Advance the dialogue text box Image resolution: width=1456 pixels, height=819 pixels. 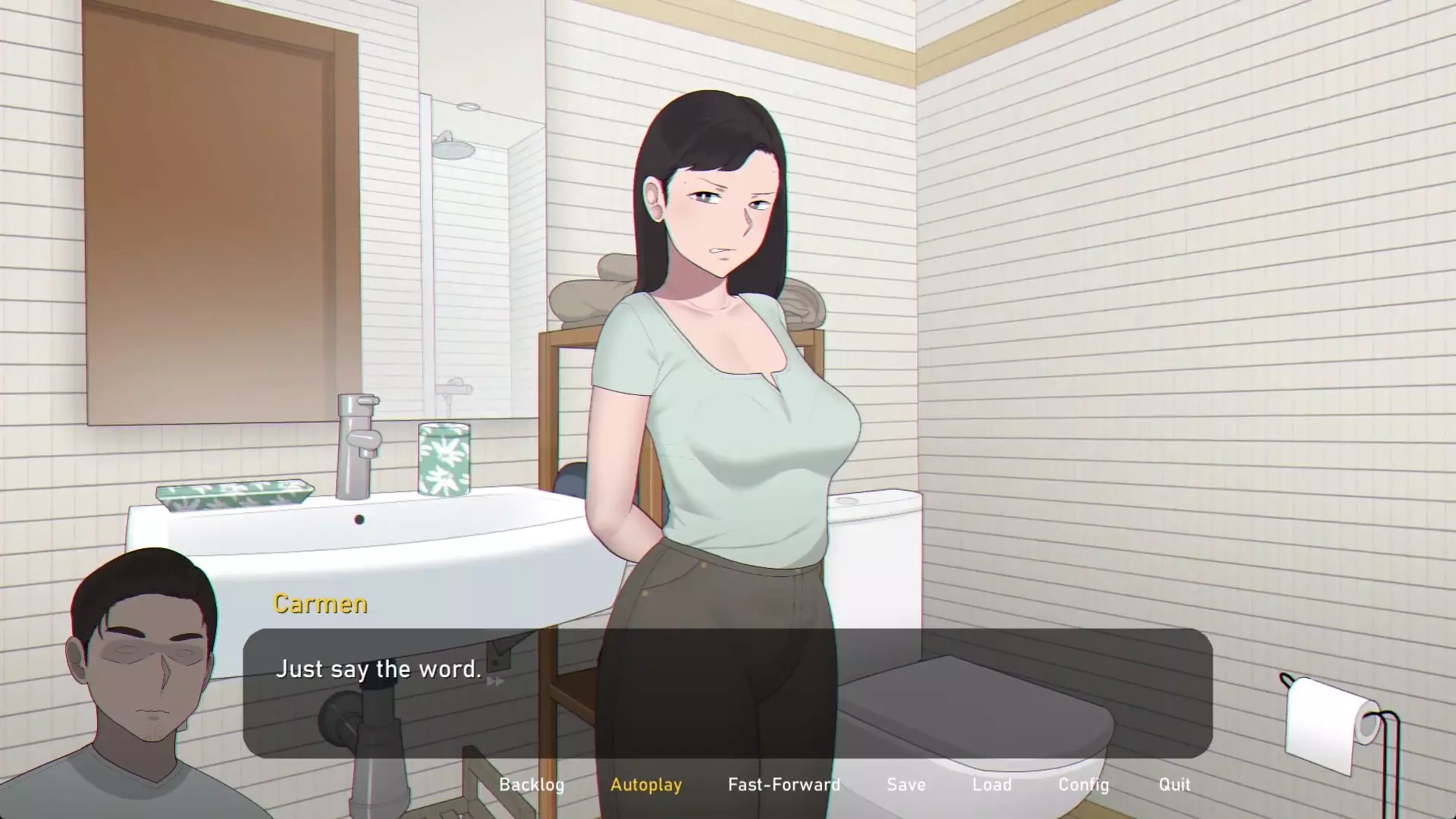click(726, 692)
